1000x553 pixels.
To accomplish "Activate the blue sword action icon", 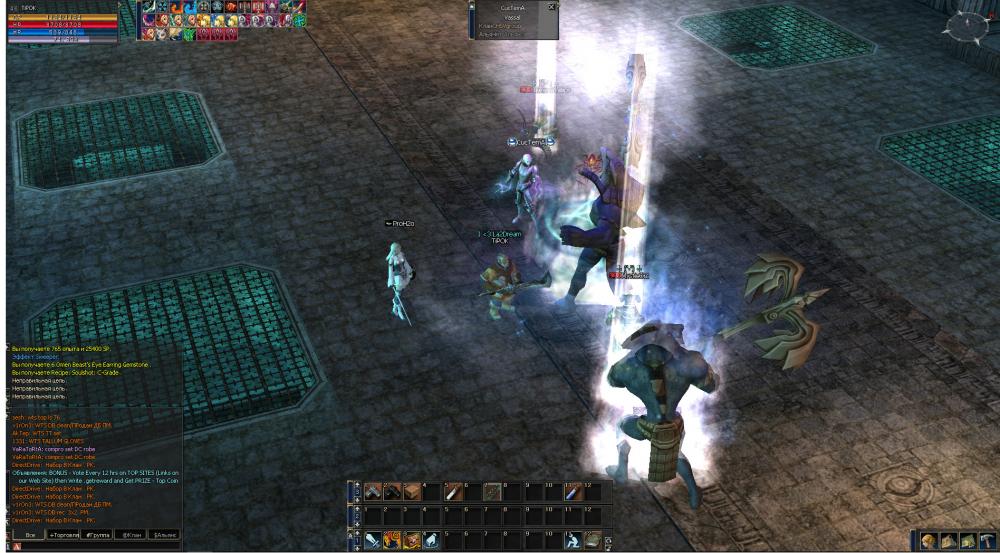I will coord(372,541).
